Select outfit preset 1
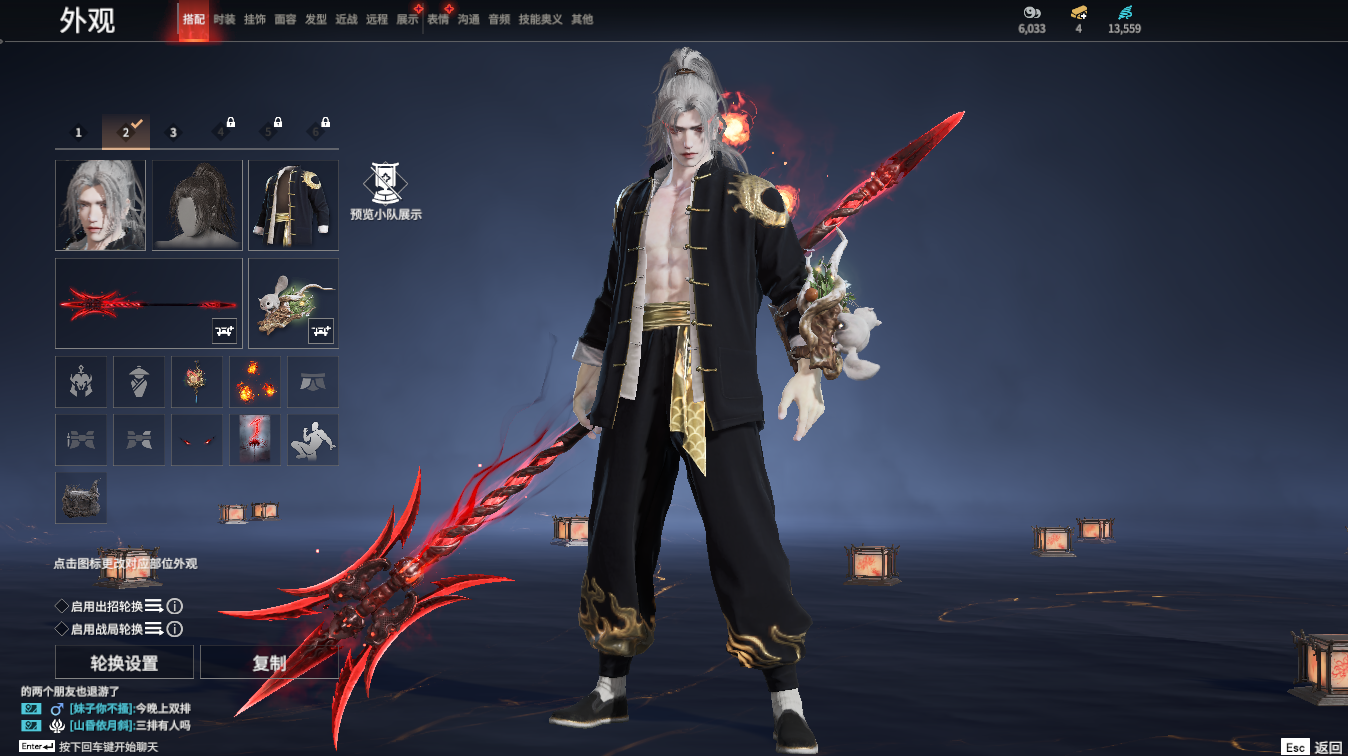This screenshot has width=1348, height=756. tap(79, 132)
